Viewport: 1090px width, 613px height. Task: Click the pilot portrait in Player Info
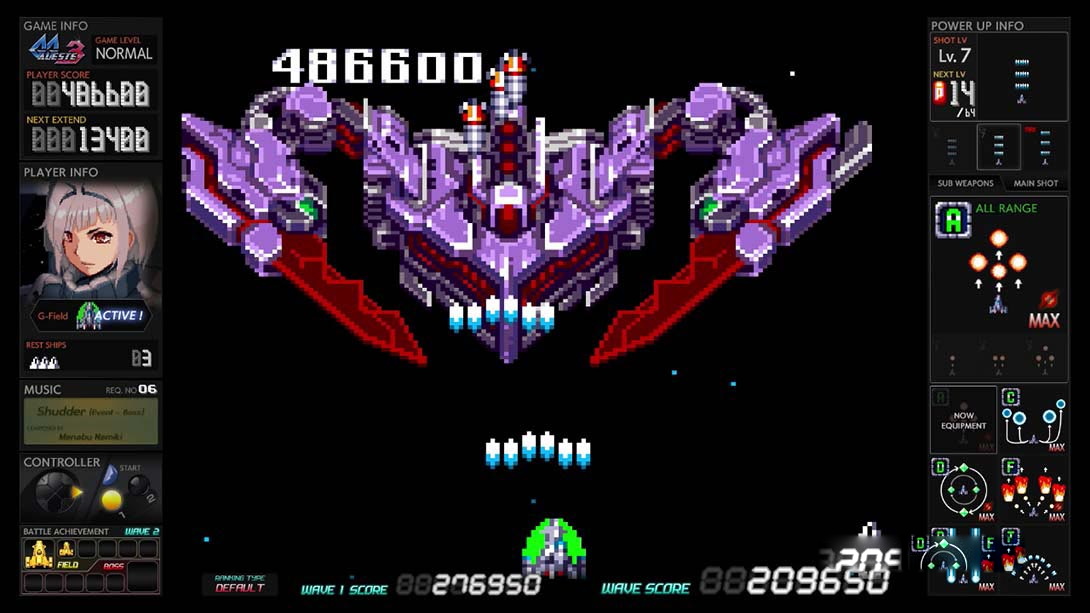90,240
